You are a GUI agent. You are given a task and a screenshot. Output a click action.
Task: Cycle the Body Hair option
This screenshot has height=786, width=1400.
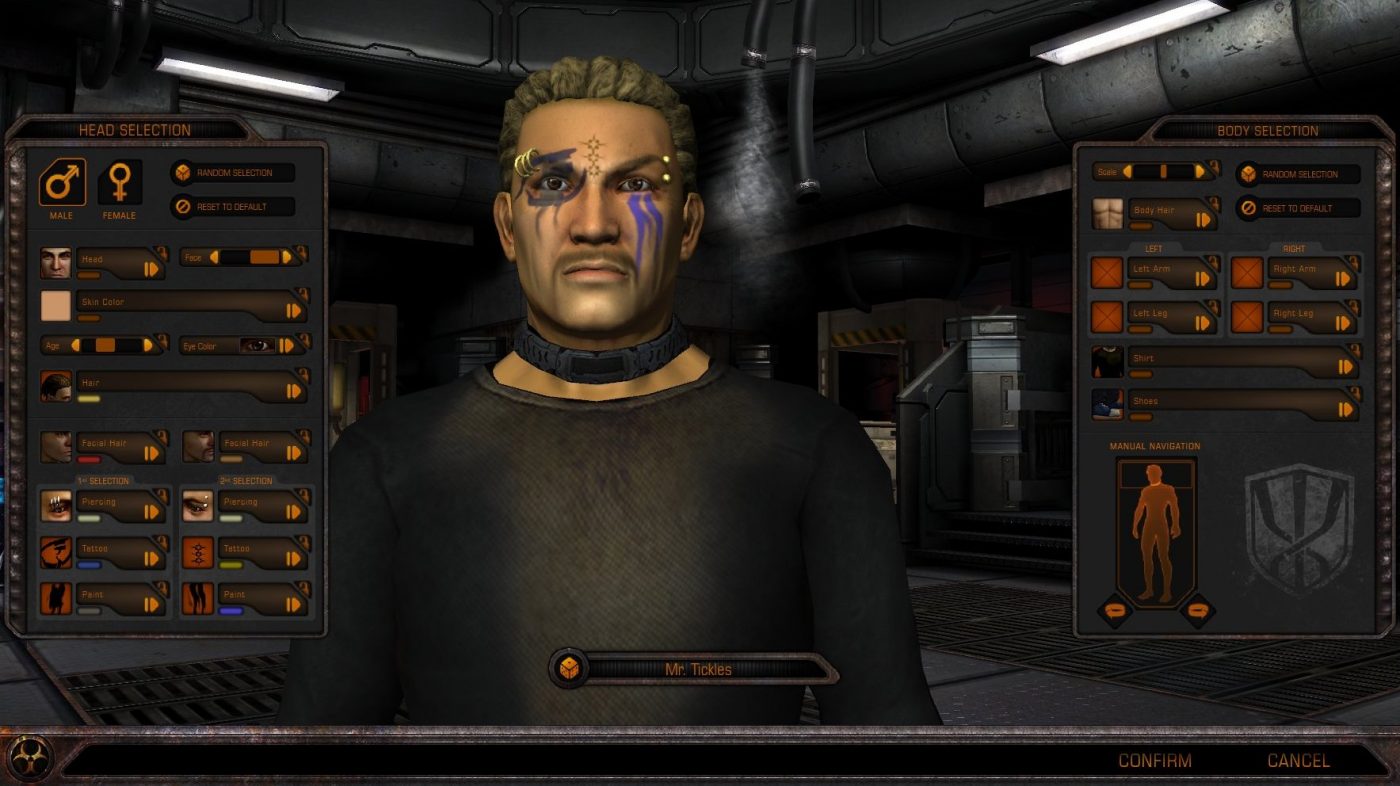pyautogui.click(x=1203, y=219)
